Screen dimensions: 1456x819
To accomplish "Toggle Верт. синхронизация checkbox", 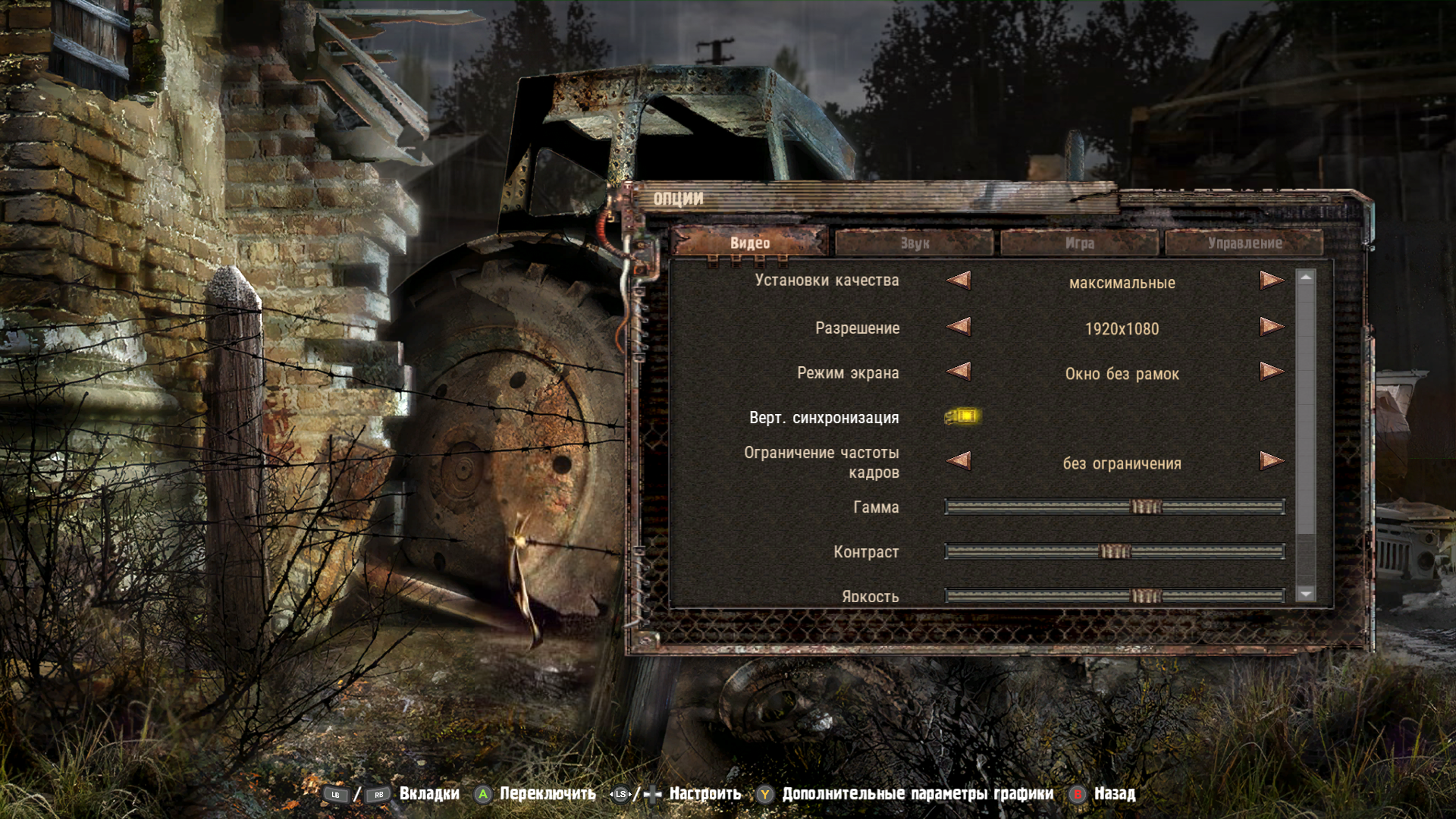I will (962, 416).
